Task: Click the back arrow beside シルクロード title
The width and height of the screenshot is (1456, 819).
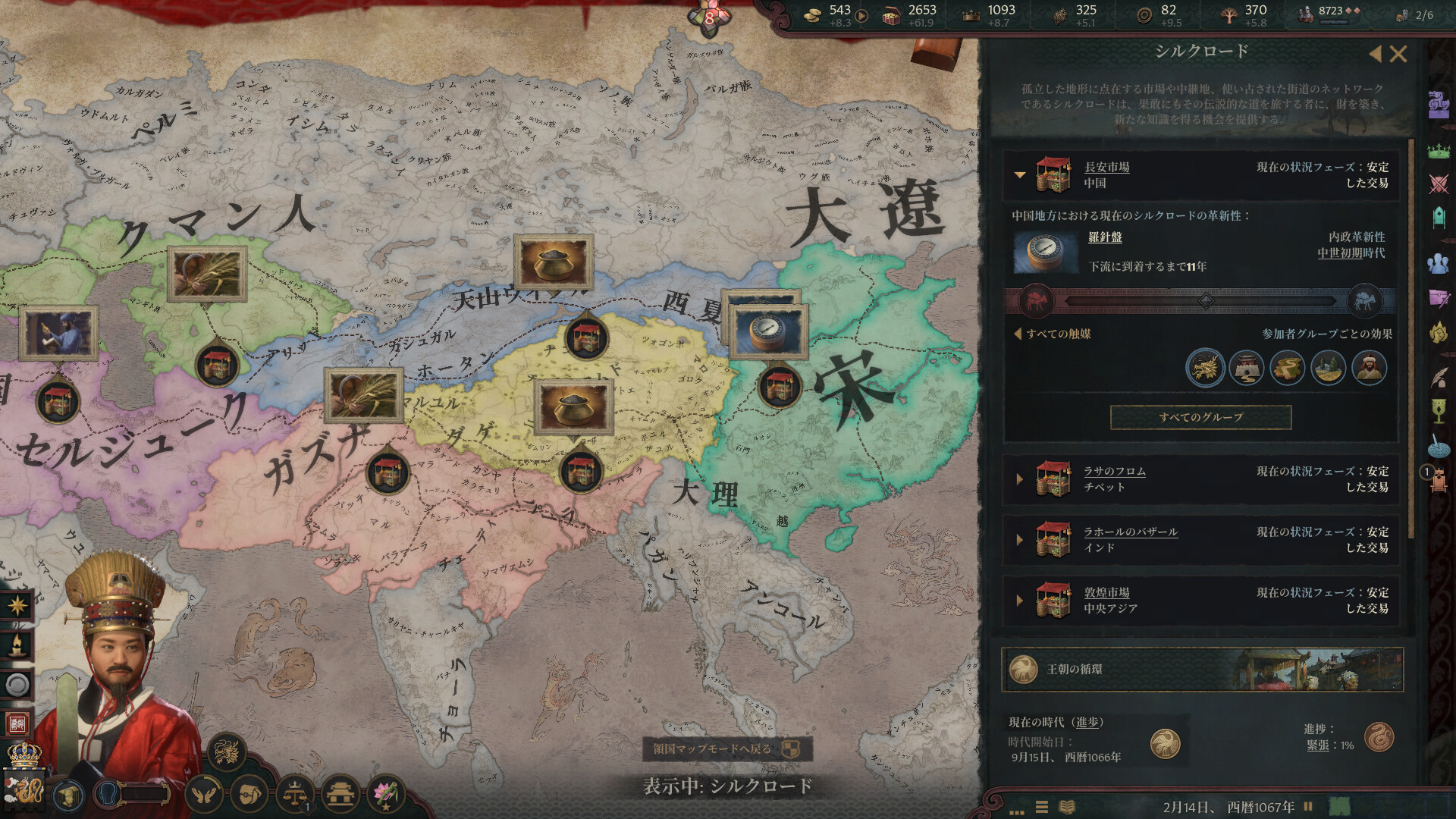Action: [1376, 55]
